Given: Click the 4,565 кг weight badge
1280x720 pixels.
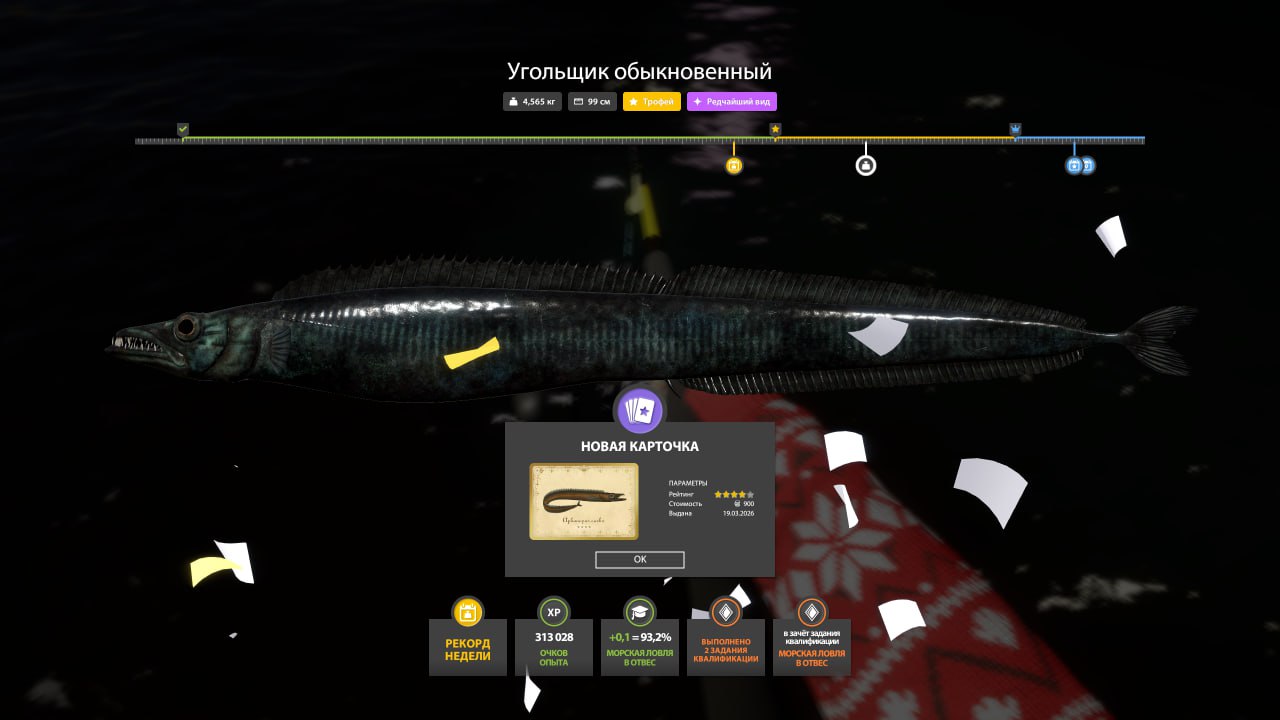Looking at the screenshot, I should coord(533,102).
